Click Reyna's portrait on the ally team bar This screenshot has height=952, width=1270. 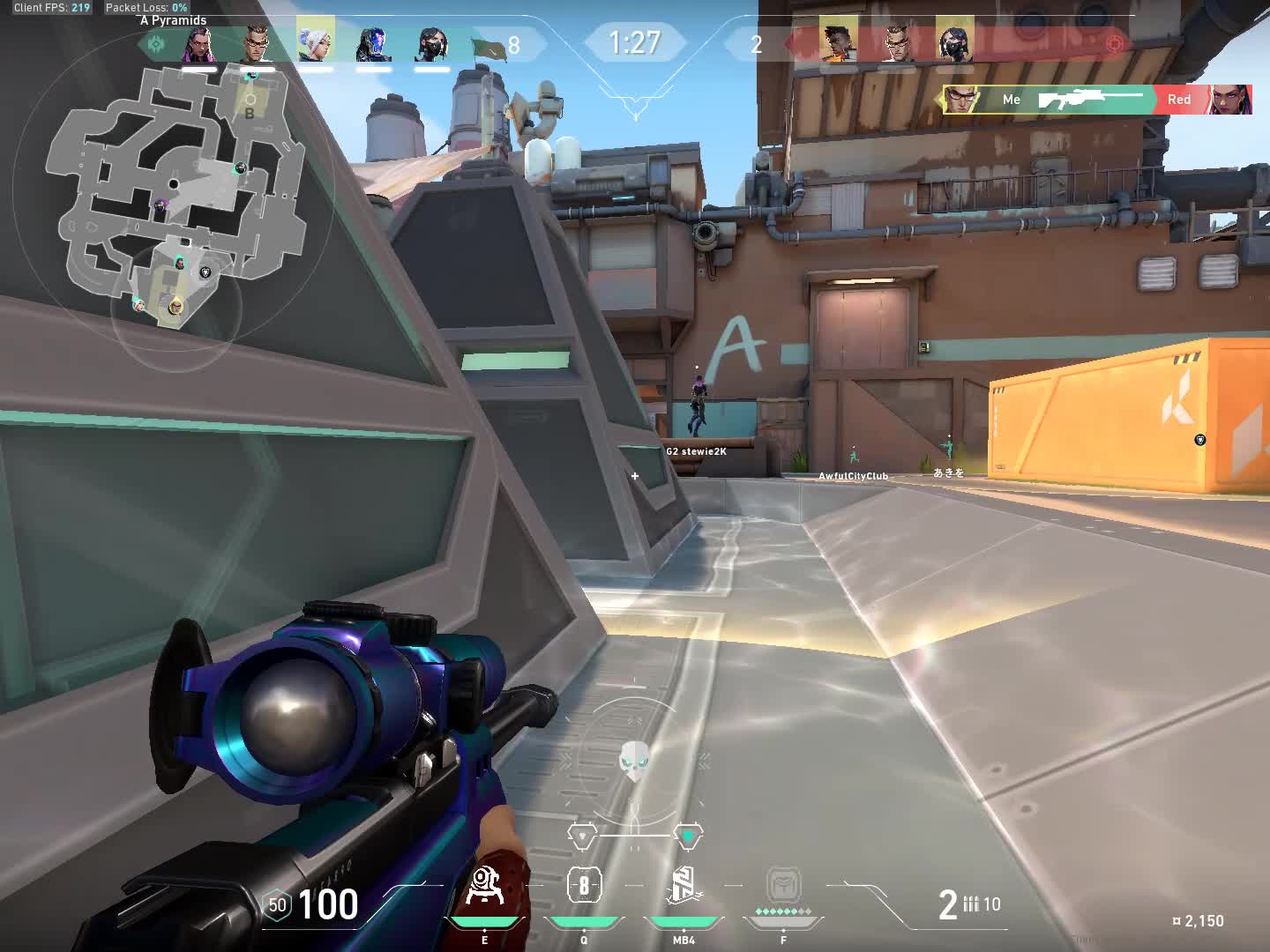coord(198,43)
